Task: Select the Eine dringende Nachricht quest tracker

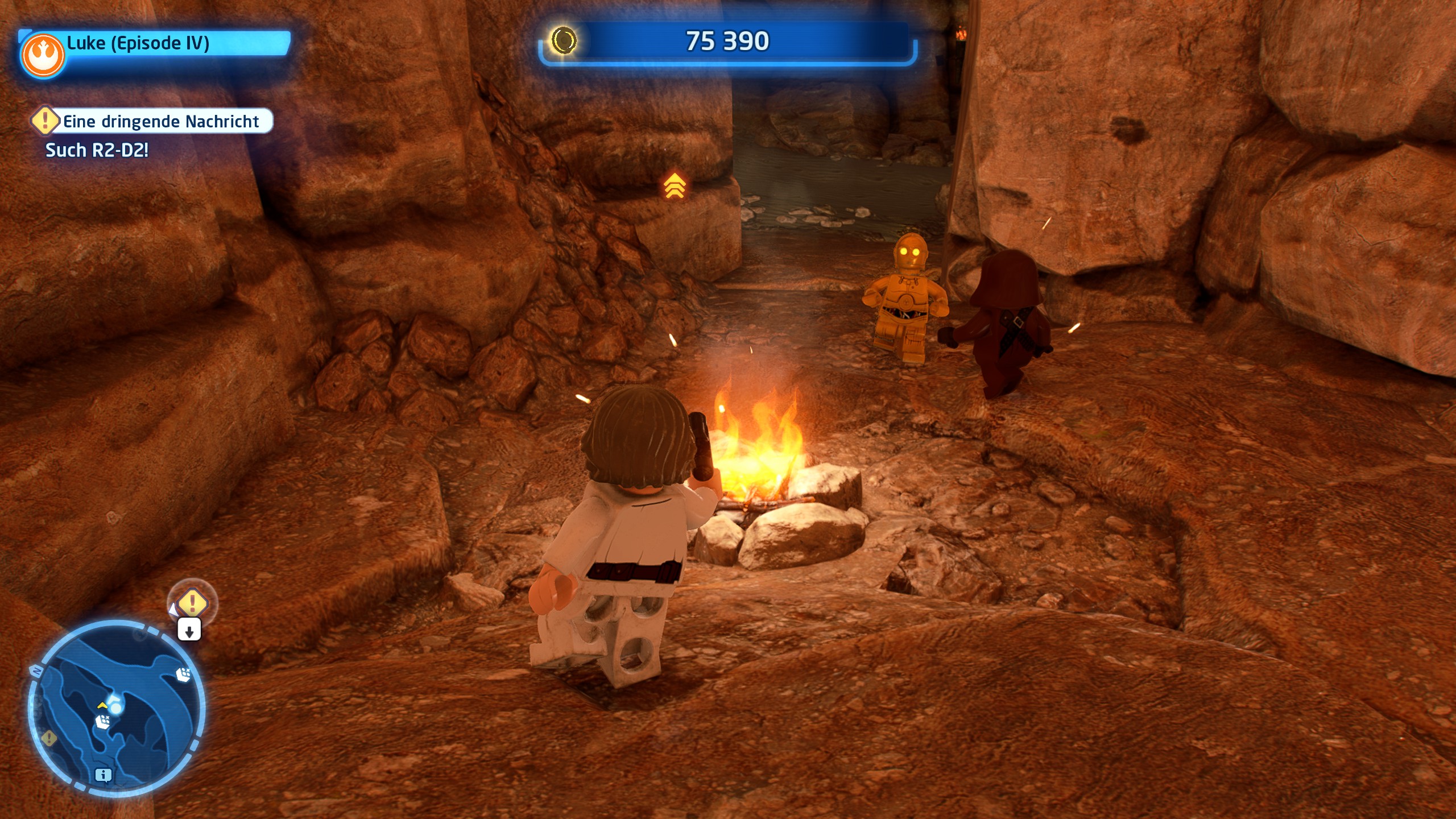Action: [x=152, y=121]
